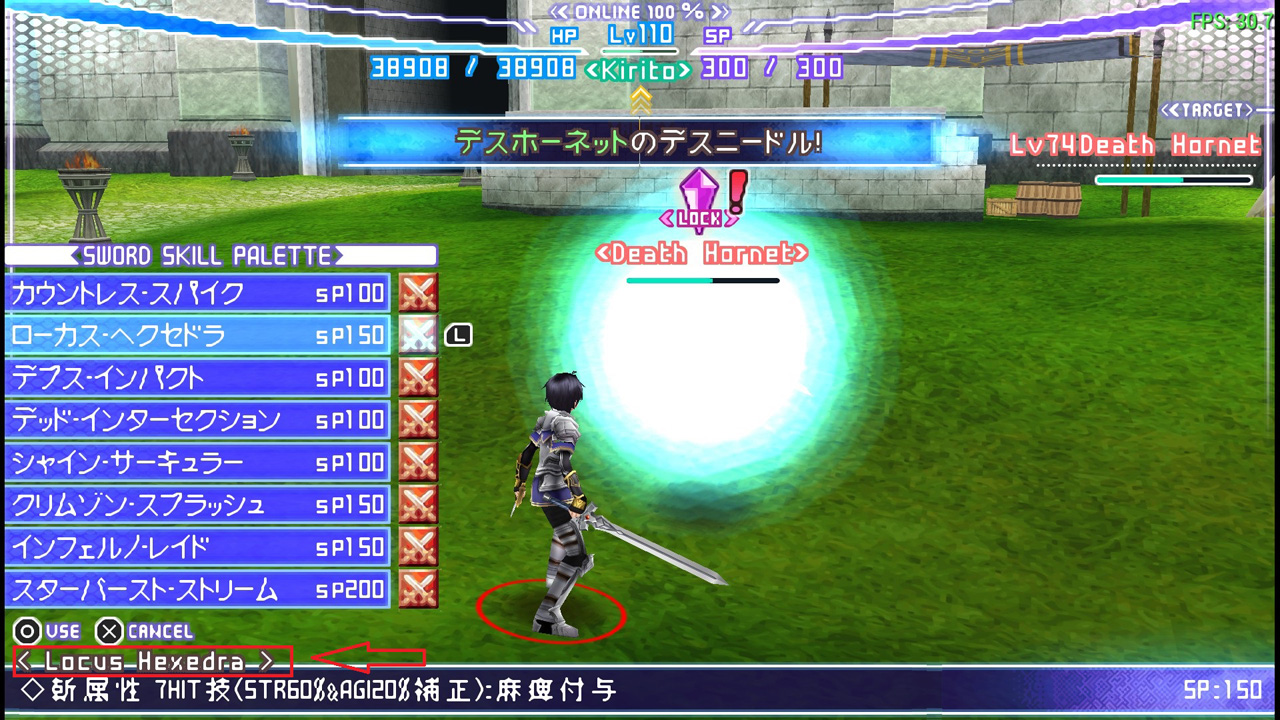Choose the highlighted ローカス・ヘクセドラ skill
This screenshot has width=1280, height=720.
point(197,335)
